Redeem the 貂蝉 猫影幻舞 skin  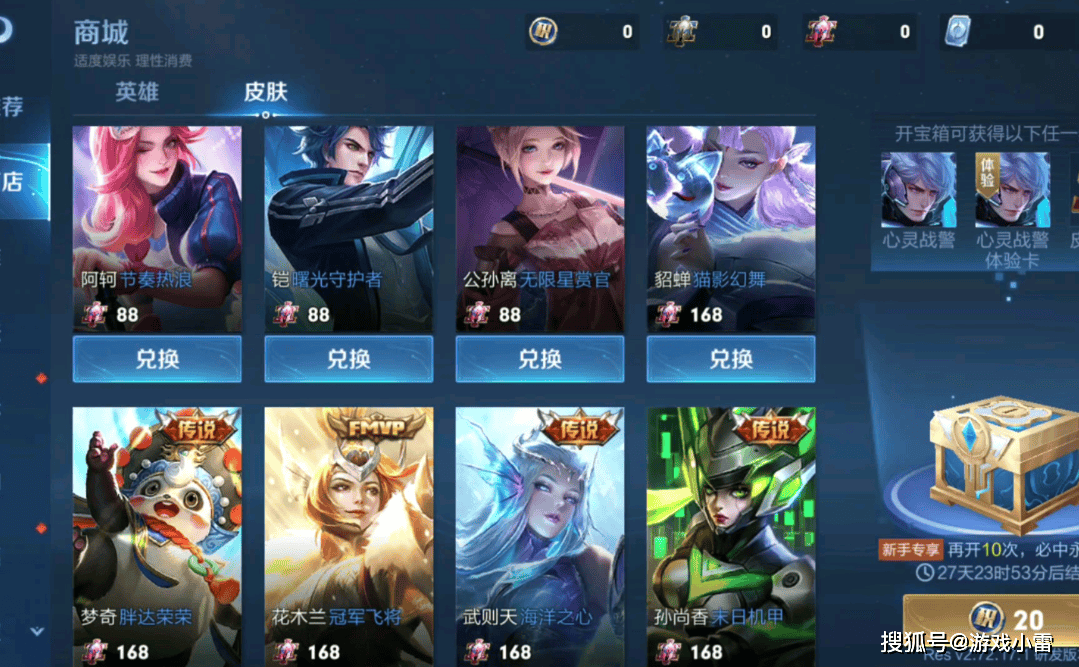click(731, 359)
